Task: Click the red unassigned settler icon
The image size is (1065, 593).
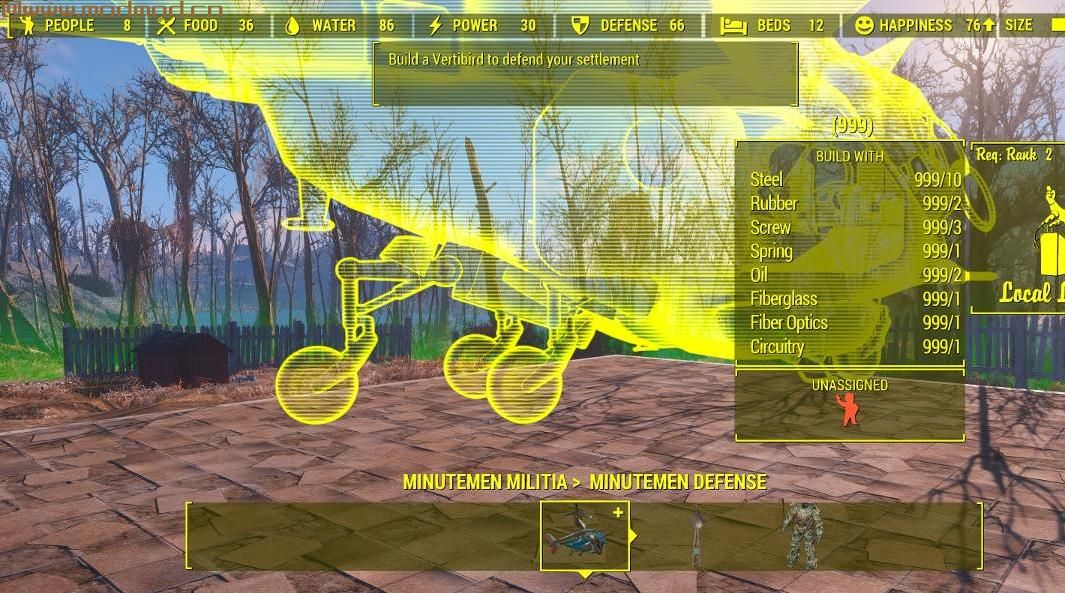Action: point(849,410)
